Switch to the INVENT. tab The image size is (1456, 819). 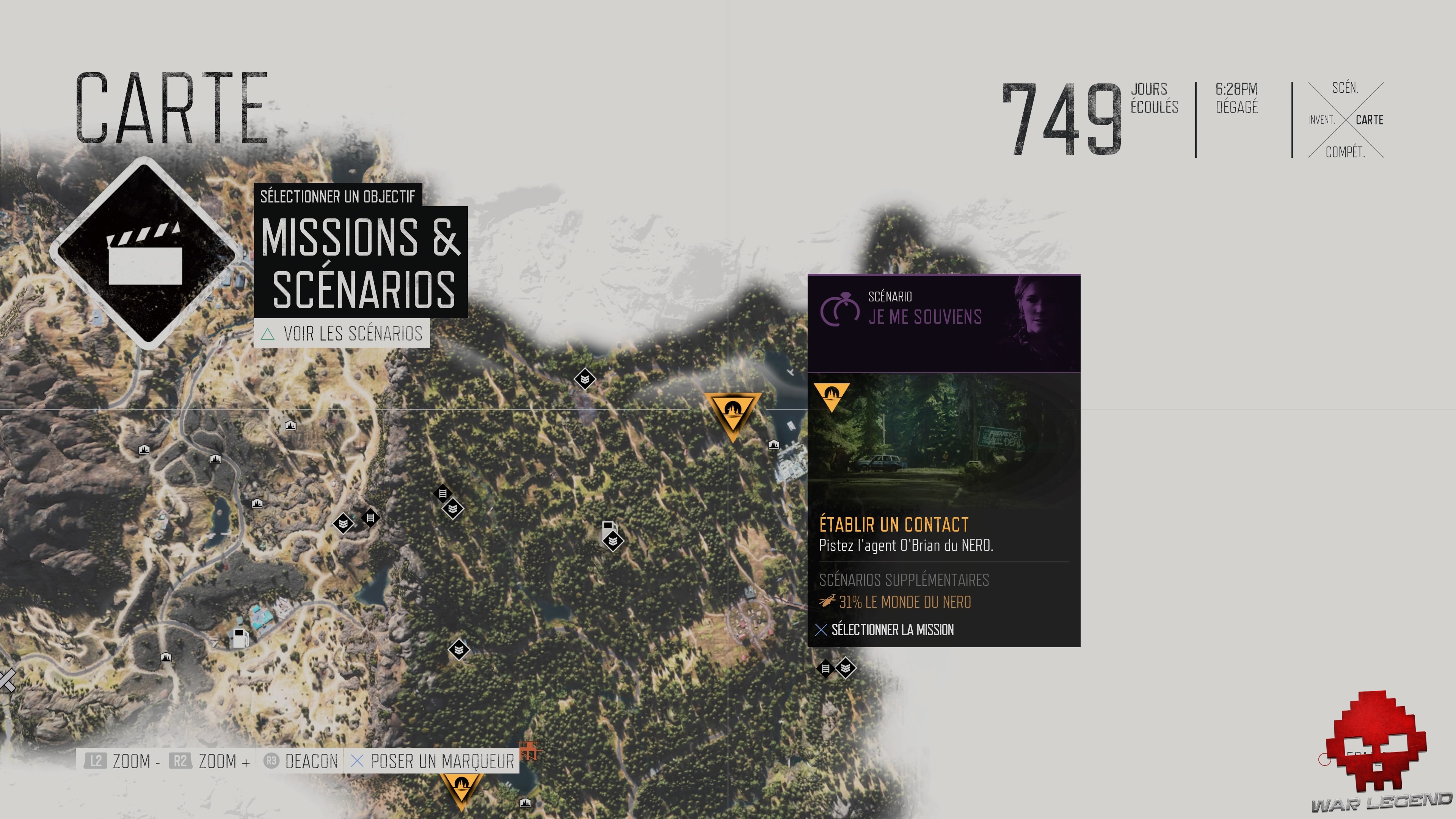click(1321, 120)
